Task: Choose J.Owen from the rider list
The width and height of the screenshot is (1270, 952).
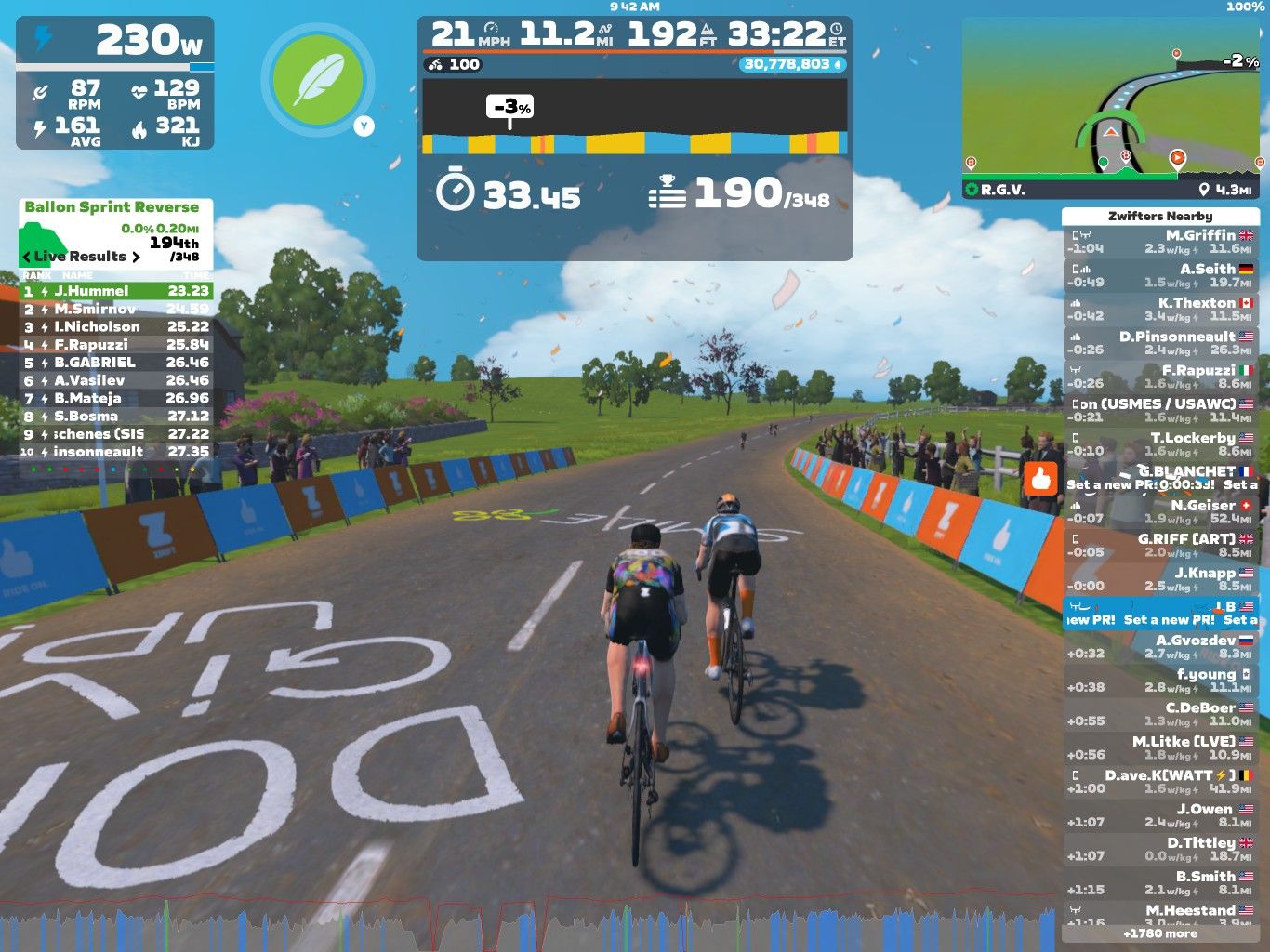Action: tap(1160, 815)
